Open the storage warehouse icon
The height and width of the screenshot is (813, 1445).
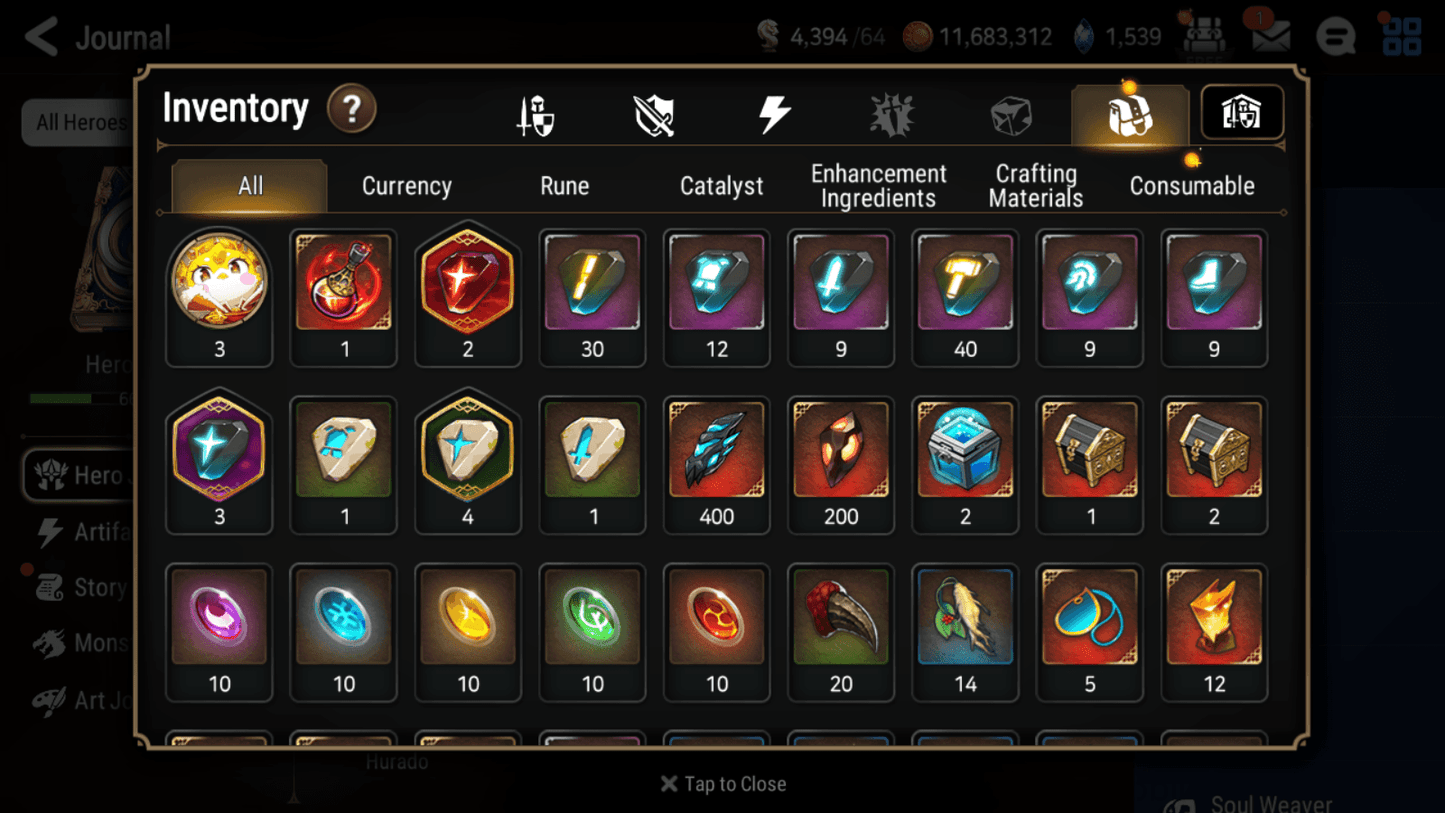click(1241, 113)
